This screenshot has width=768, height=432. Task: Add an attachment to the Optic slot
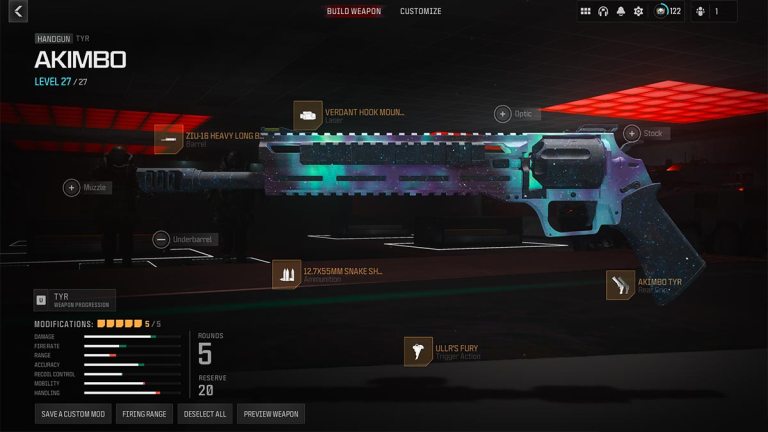click(x=502, y=114)
